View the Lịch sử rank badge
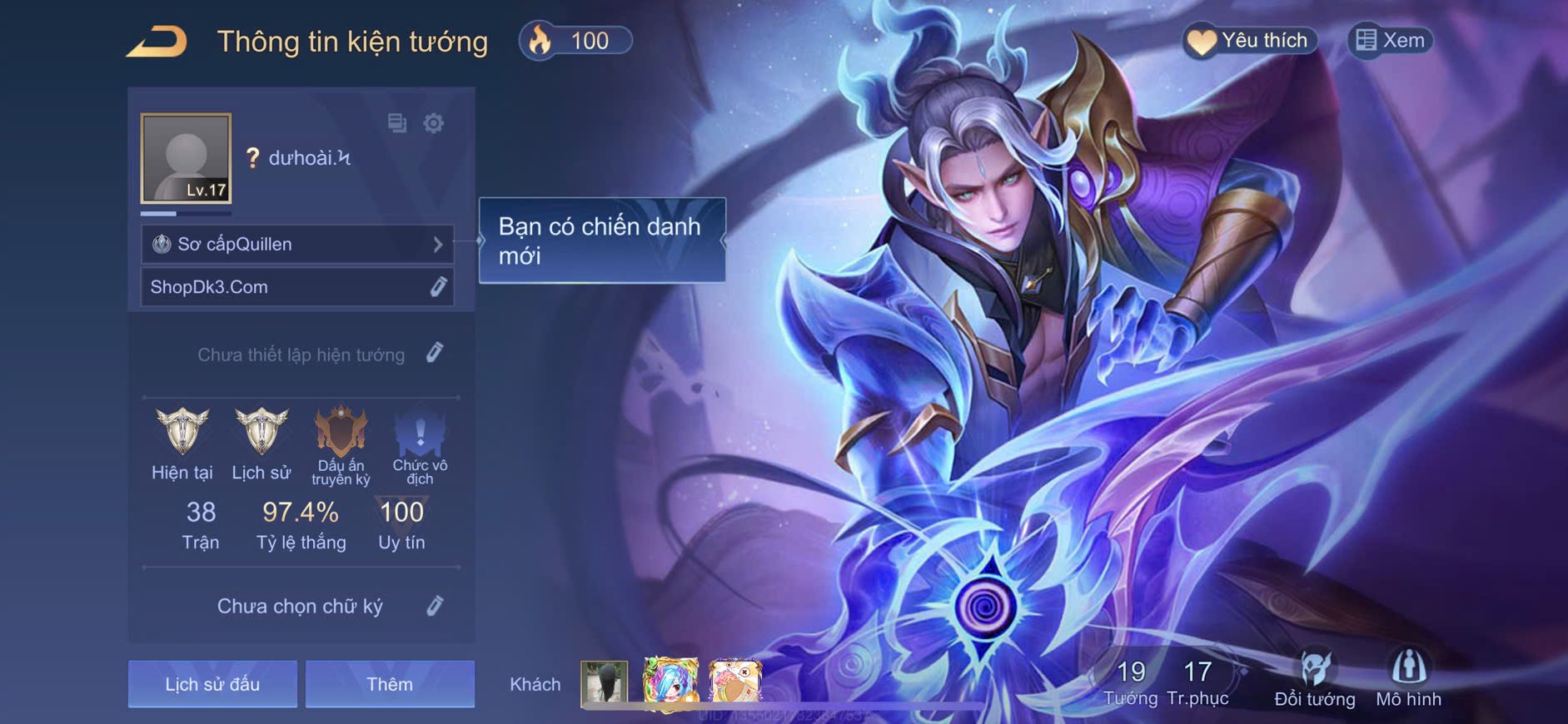1568x724 pixels. click(x=261, y=431)
